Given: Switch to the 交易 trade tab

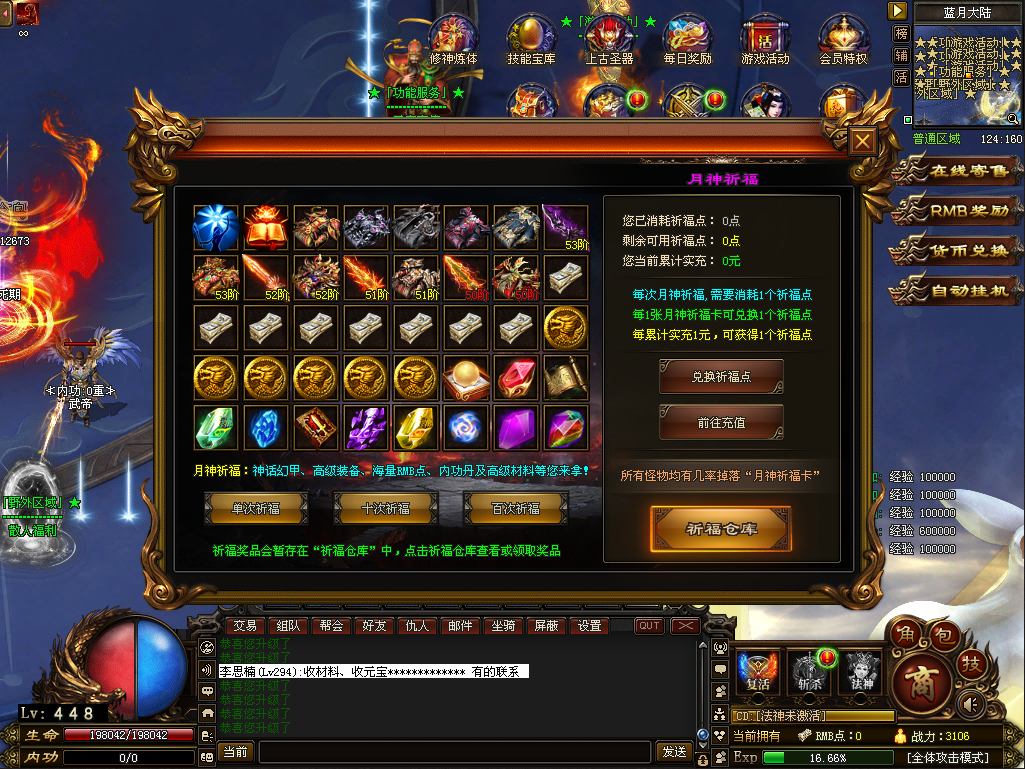Looking at the screenshot, I should point(245,626).
